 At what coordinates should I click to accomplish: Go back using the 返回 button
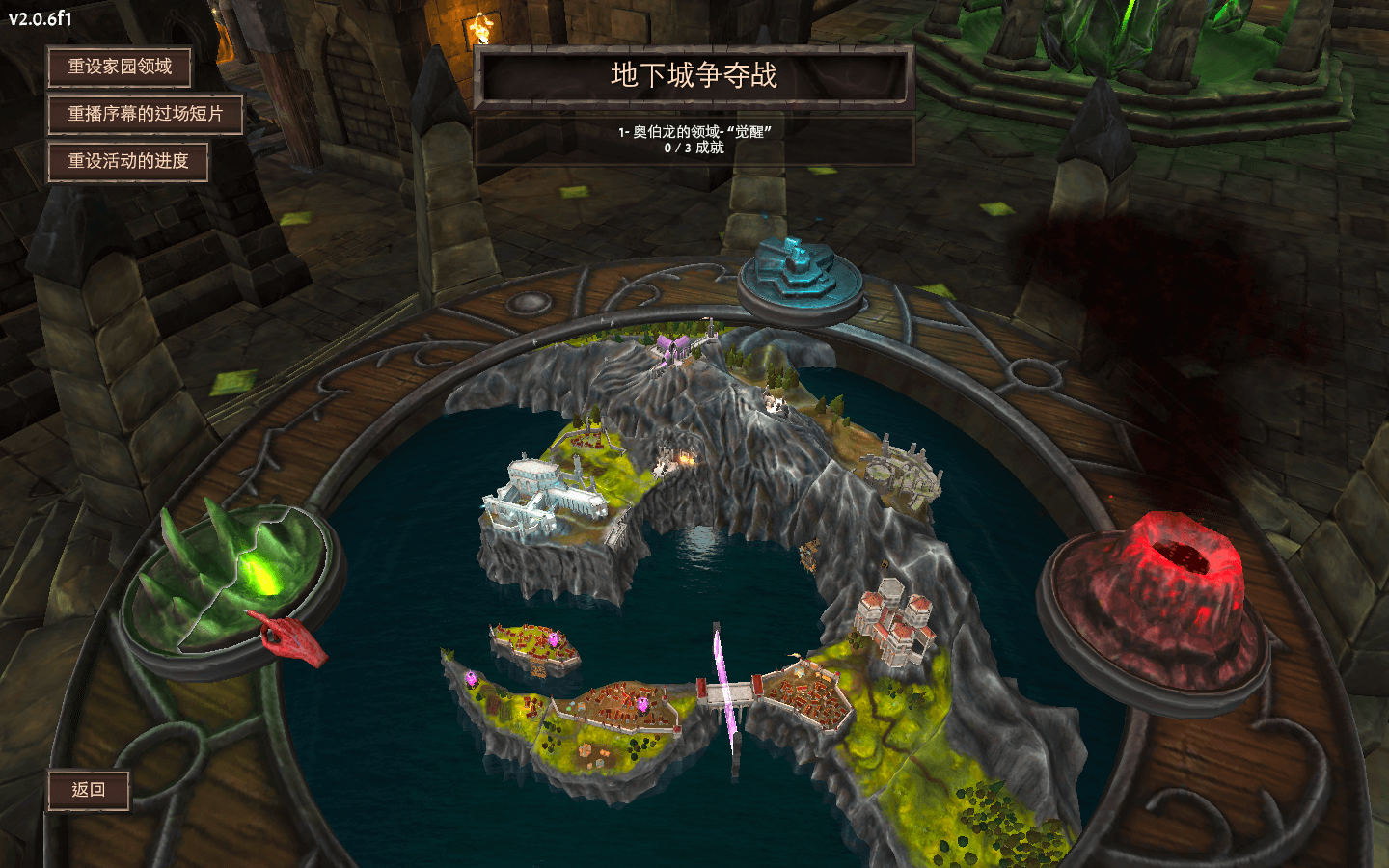click(x=89, y=790)
